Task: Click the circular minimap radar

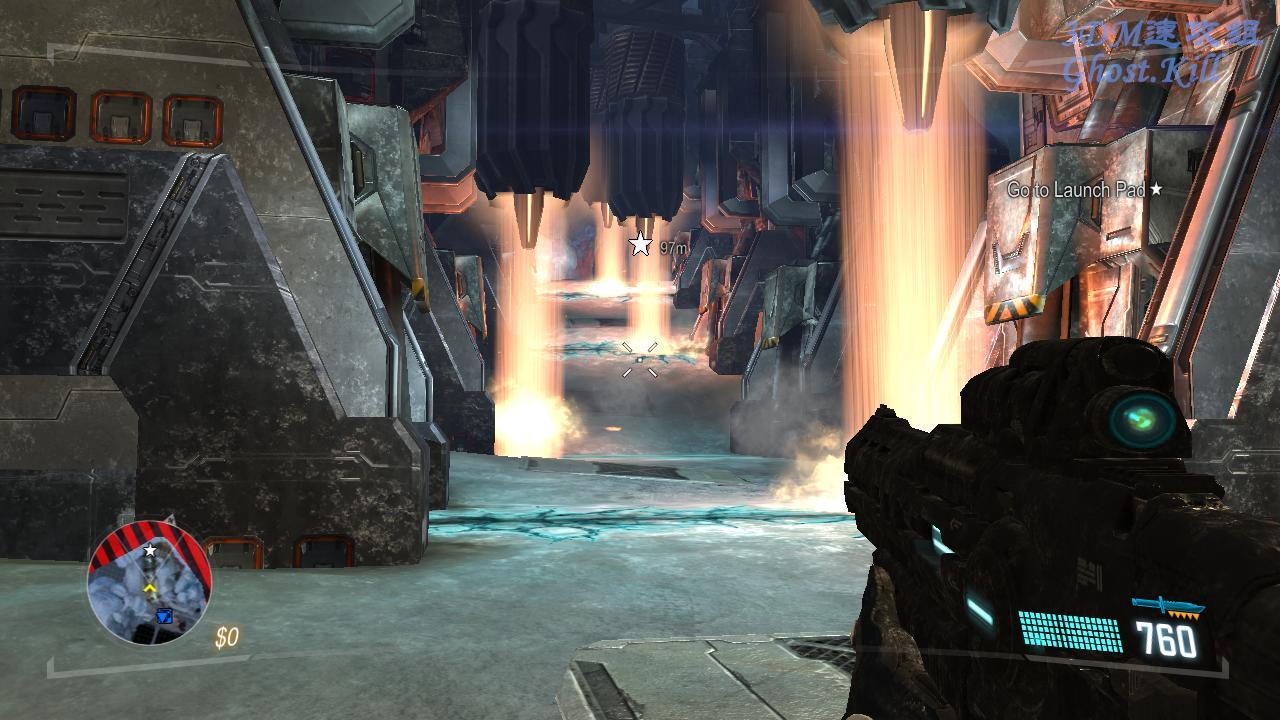Action: pos(149,583)
